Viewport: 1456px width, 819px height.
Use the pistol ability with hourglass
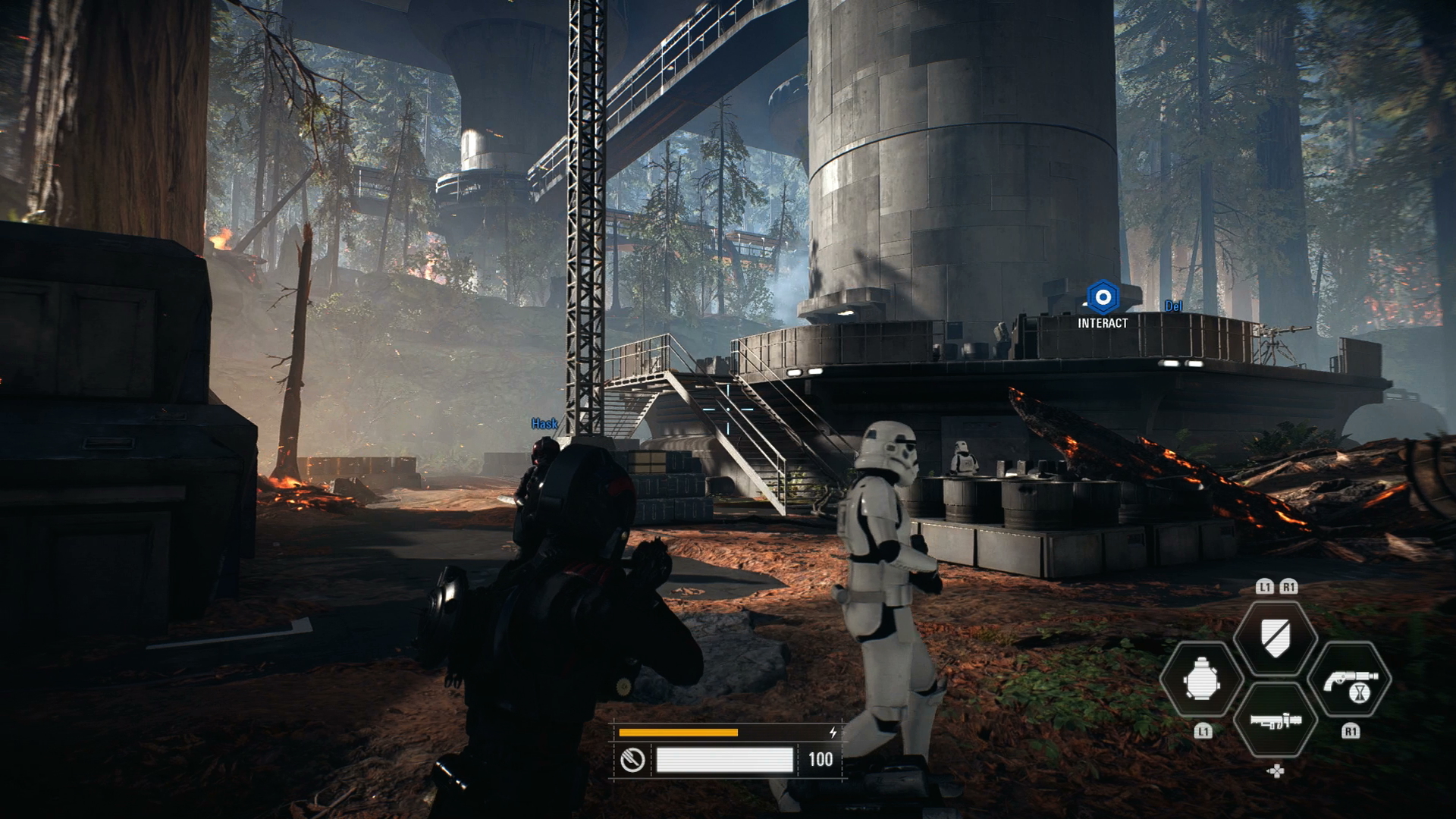[1349, 681]
